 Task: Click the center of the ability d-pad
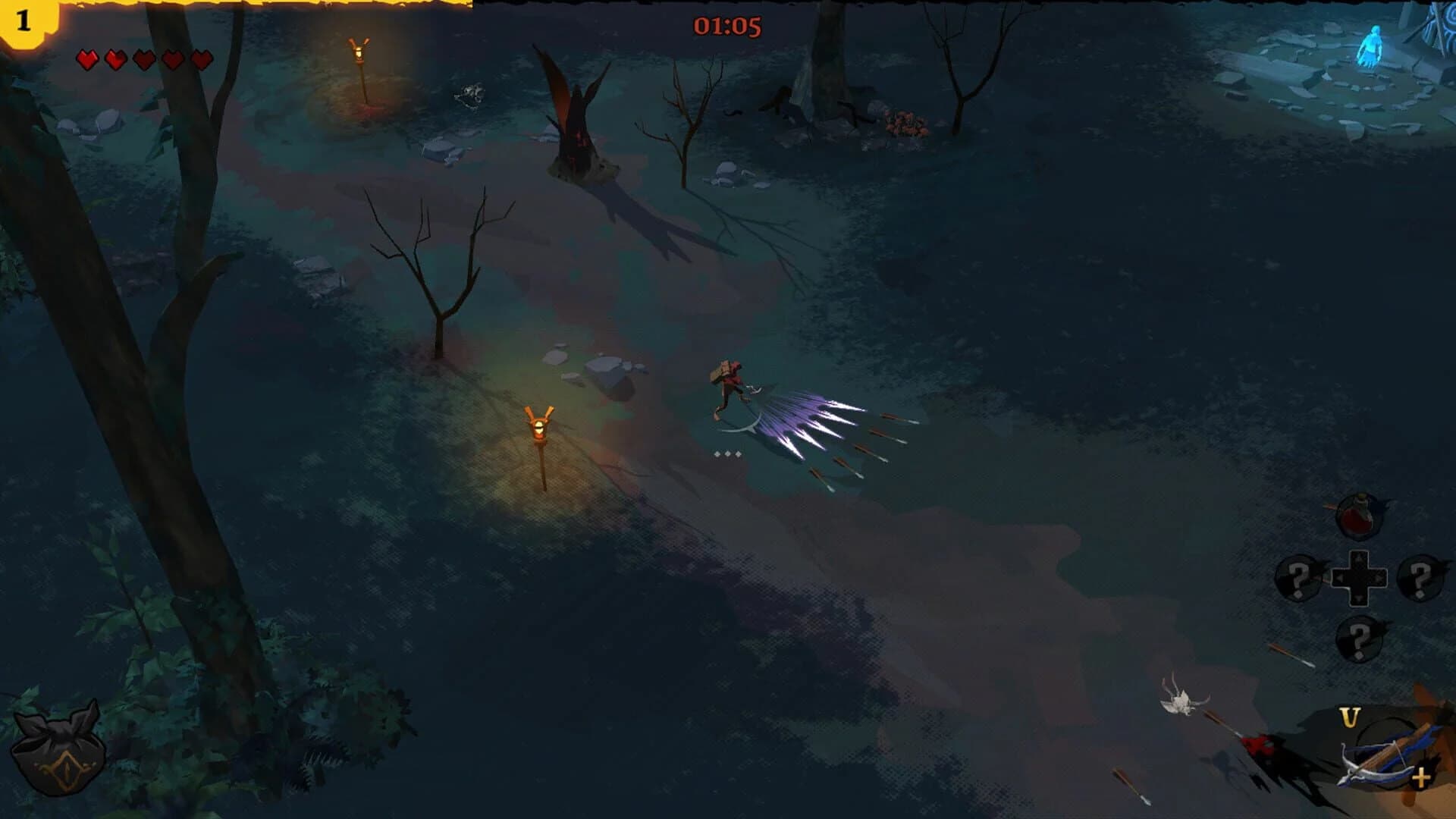point(1359,578)
